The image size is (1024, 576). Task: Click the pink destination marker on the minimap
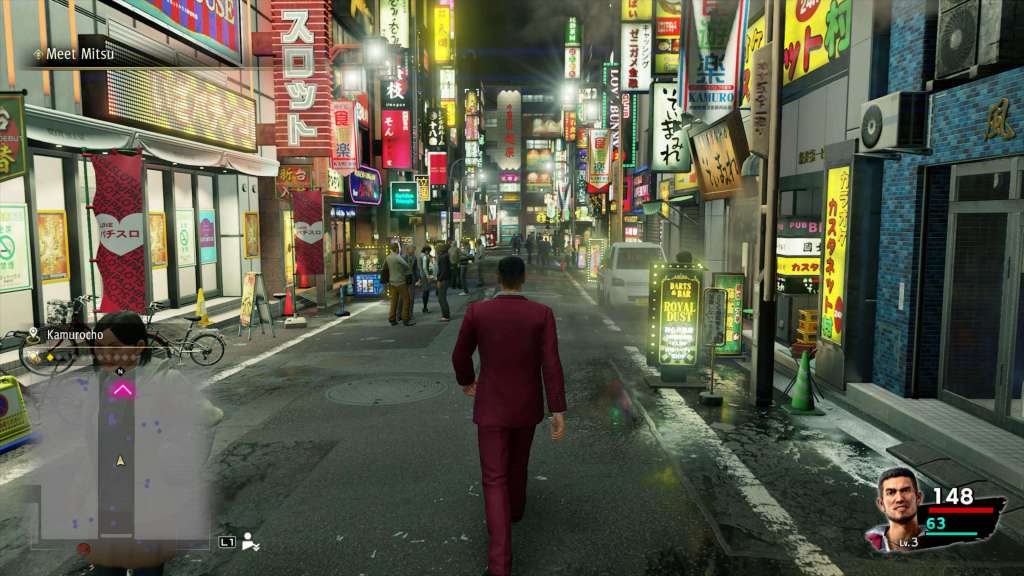pos(122,390)
